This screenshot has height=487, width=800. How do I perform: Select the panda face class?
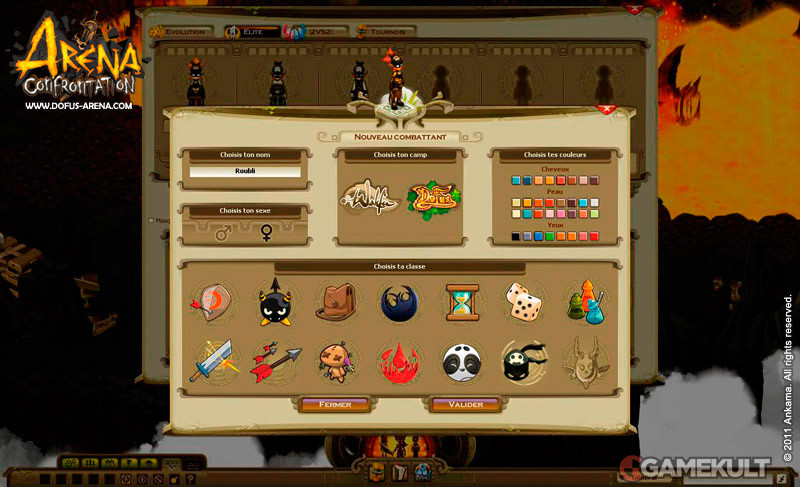coord(462,362)
